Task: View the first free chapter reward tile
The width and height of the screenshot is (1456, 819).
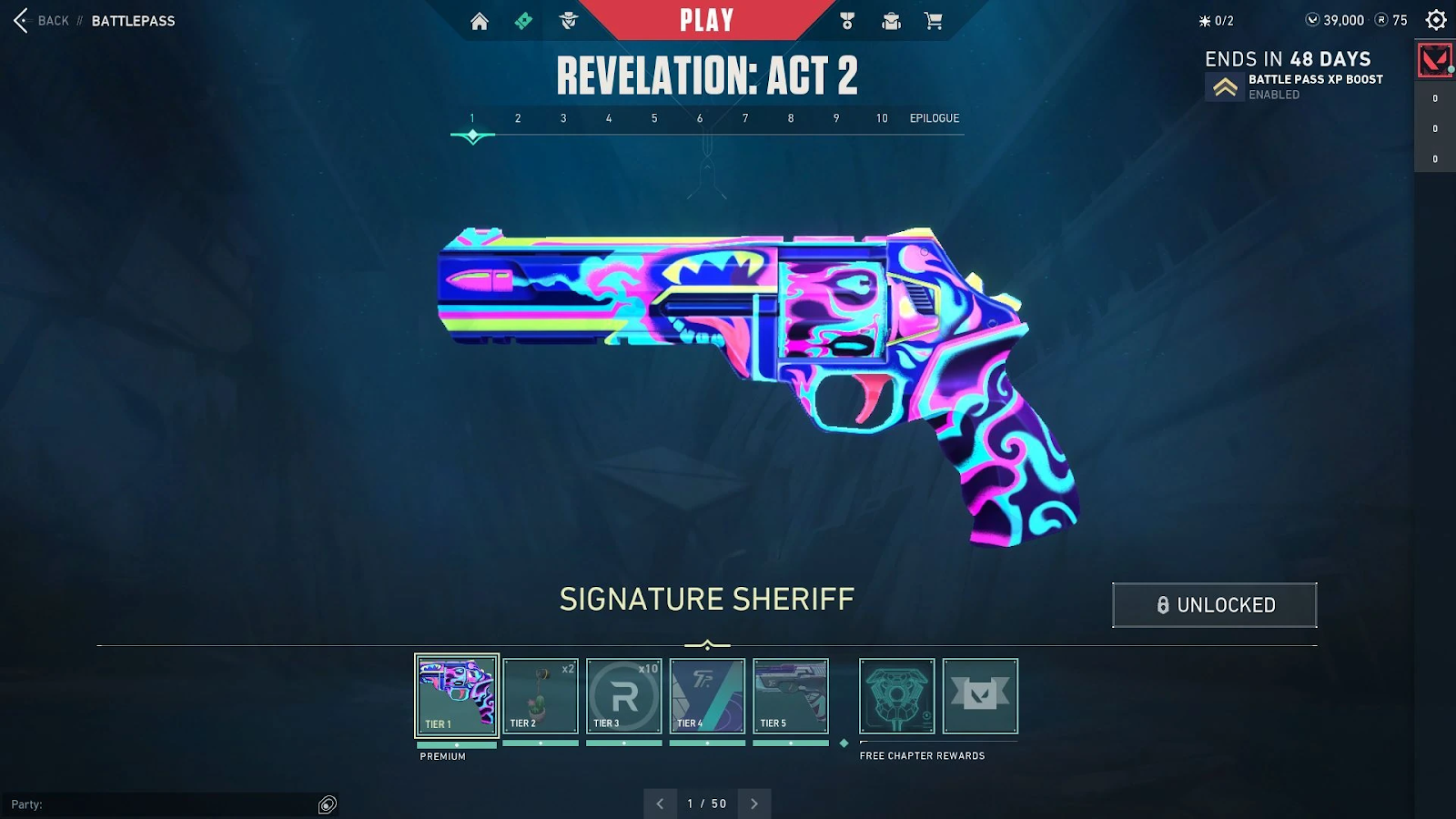Action: (x=896, y=696)
